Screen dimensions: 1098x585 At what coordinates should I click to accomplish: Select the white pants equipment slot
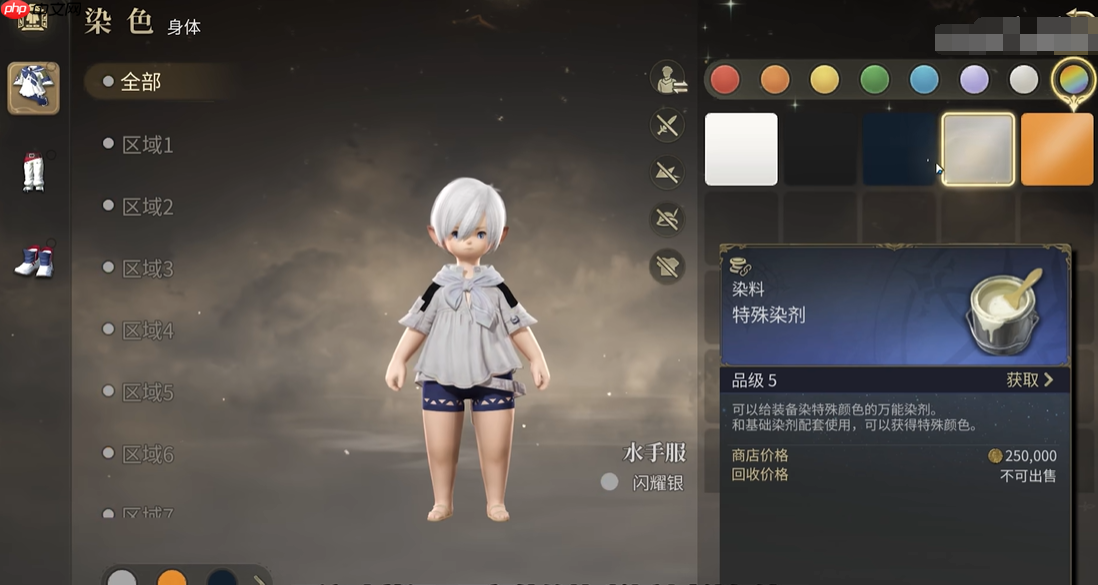tap(34, 171)
